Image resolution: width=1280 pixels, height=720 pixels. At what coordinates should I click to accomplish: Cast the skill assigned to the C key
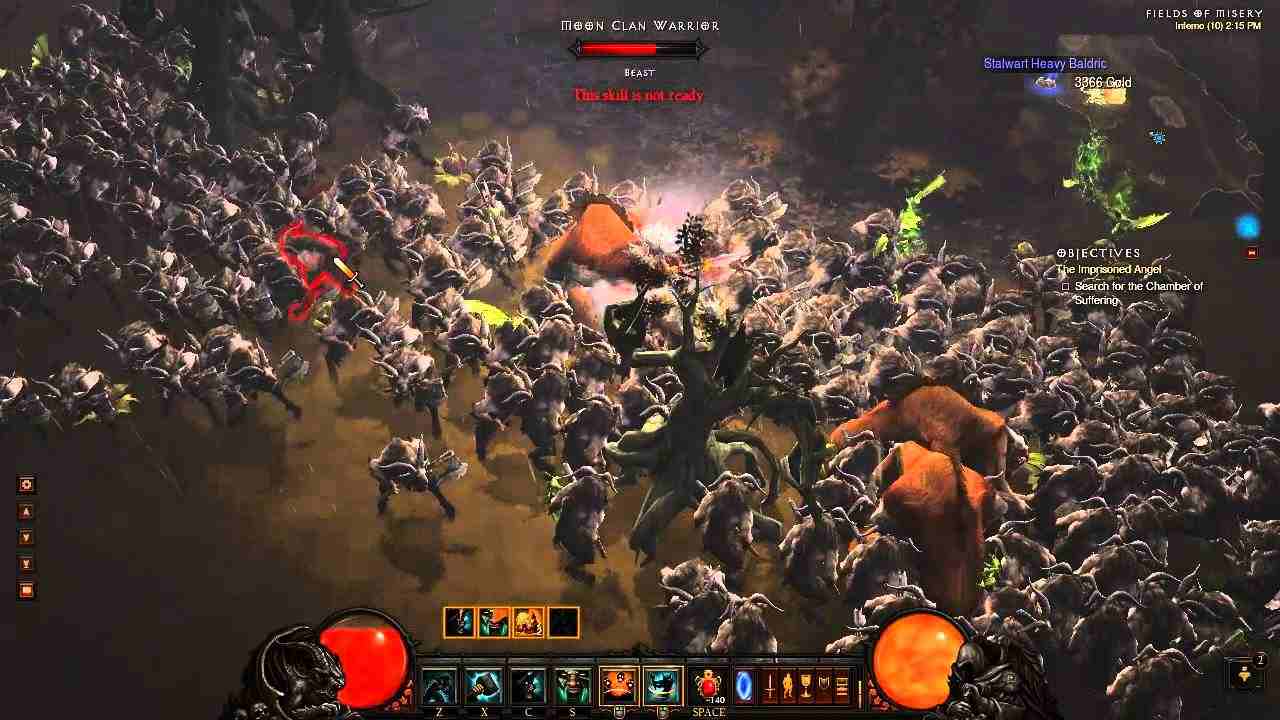click(527, 683)
